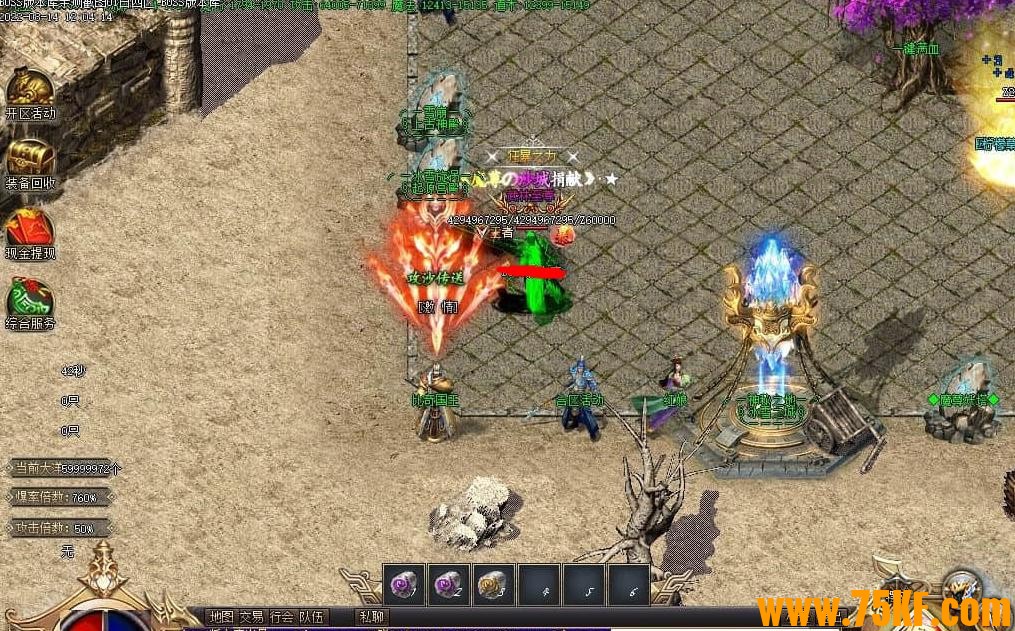Viewport: 1015px width, 631px height.
Task: Use the gold scroll in hotbar slot 3
Action: (x=494, y=585)
